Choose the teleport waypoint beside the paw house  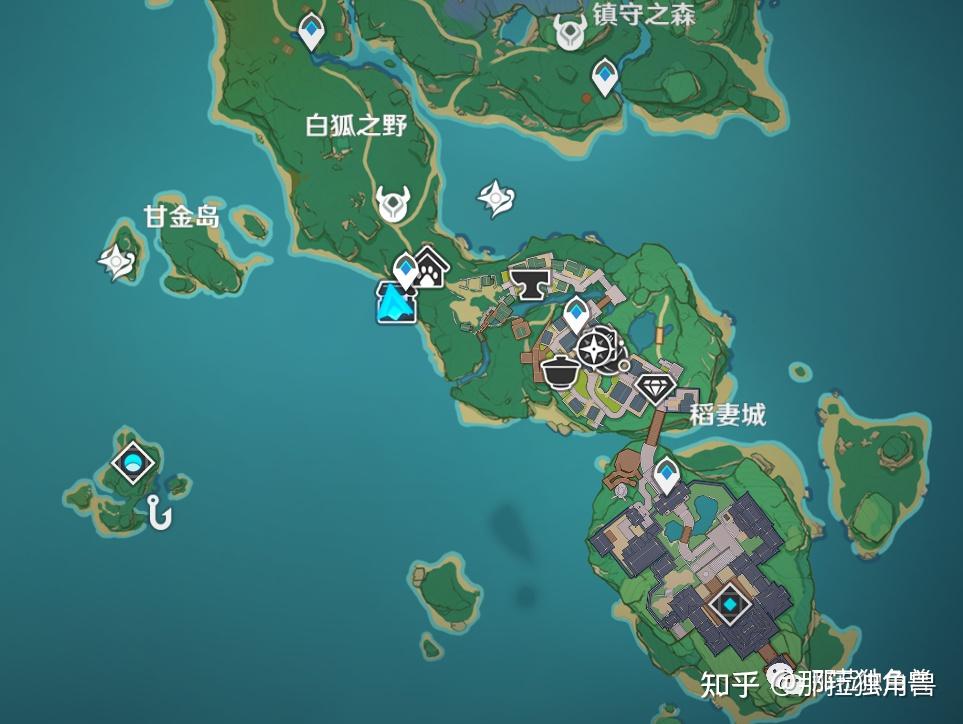tap(405, 270)
